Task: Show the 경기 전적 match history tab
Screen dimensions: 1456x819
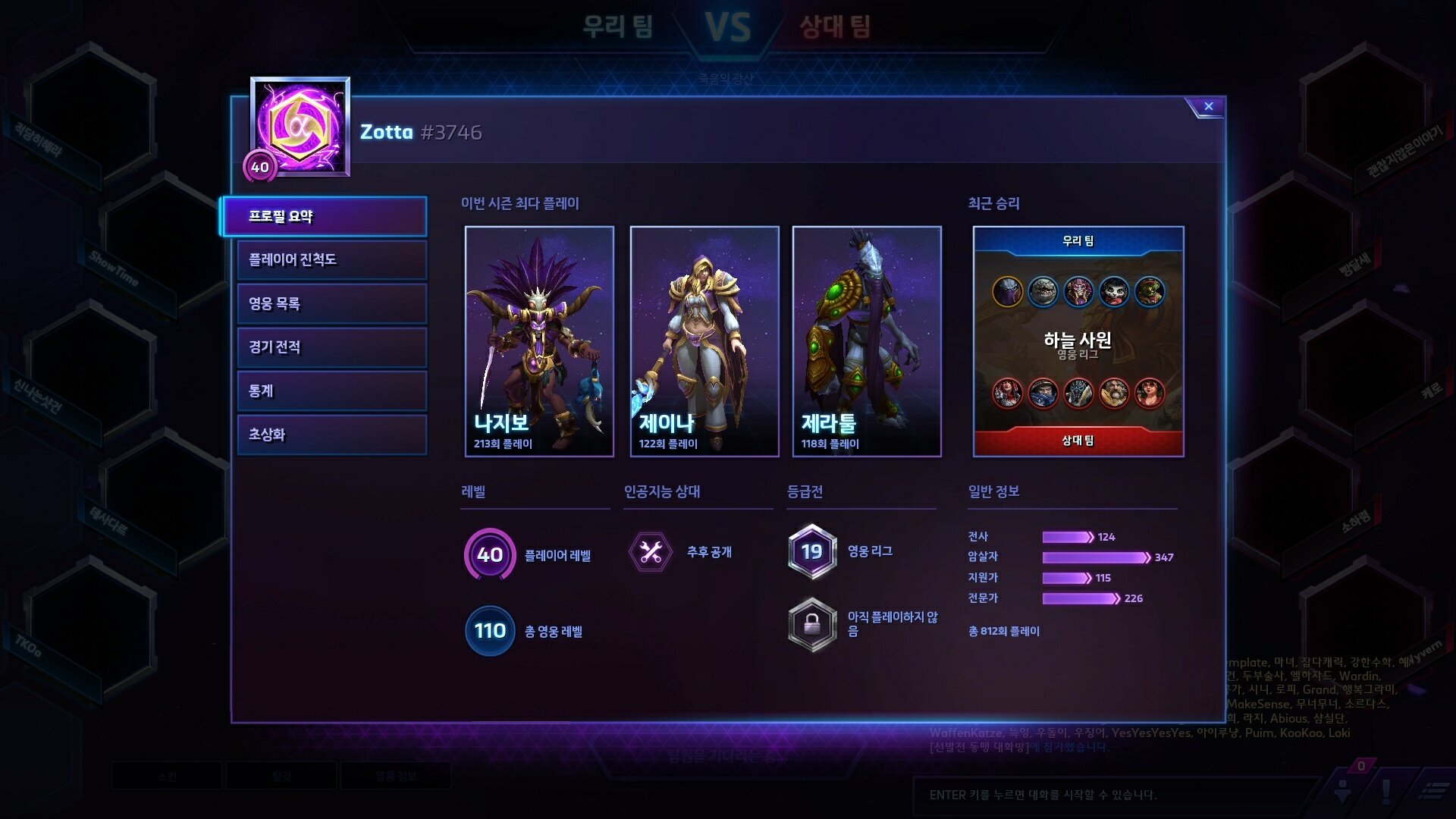Action: point(331,347)
